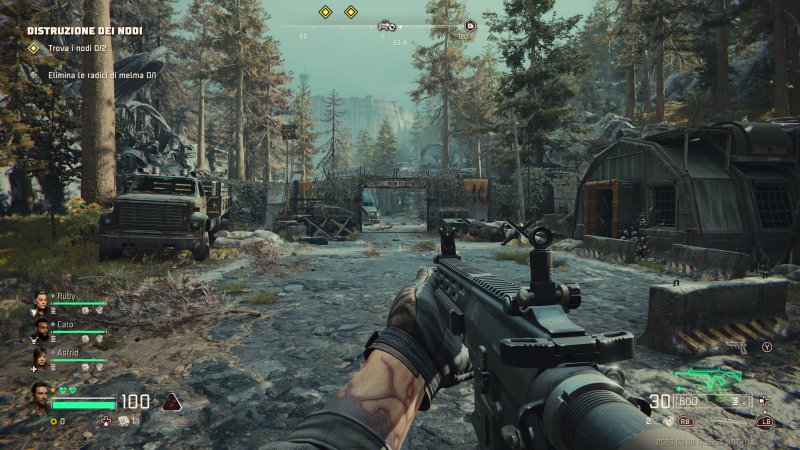Viewport: 800px width, 450px height.
Task: Select Astrid's squad portrait
Action: coord(42,356)
